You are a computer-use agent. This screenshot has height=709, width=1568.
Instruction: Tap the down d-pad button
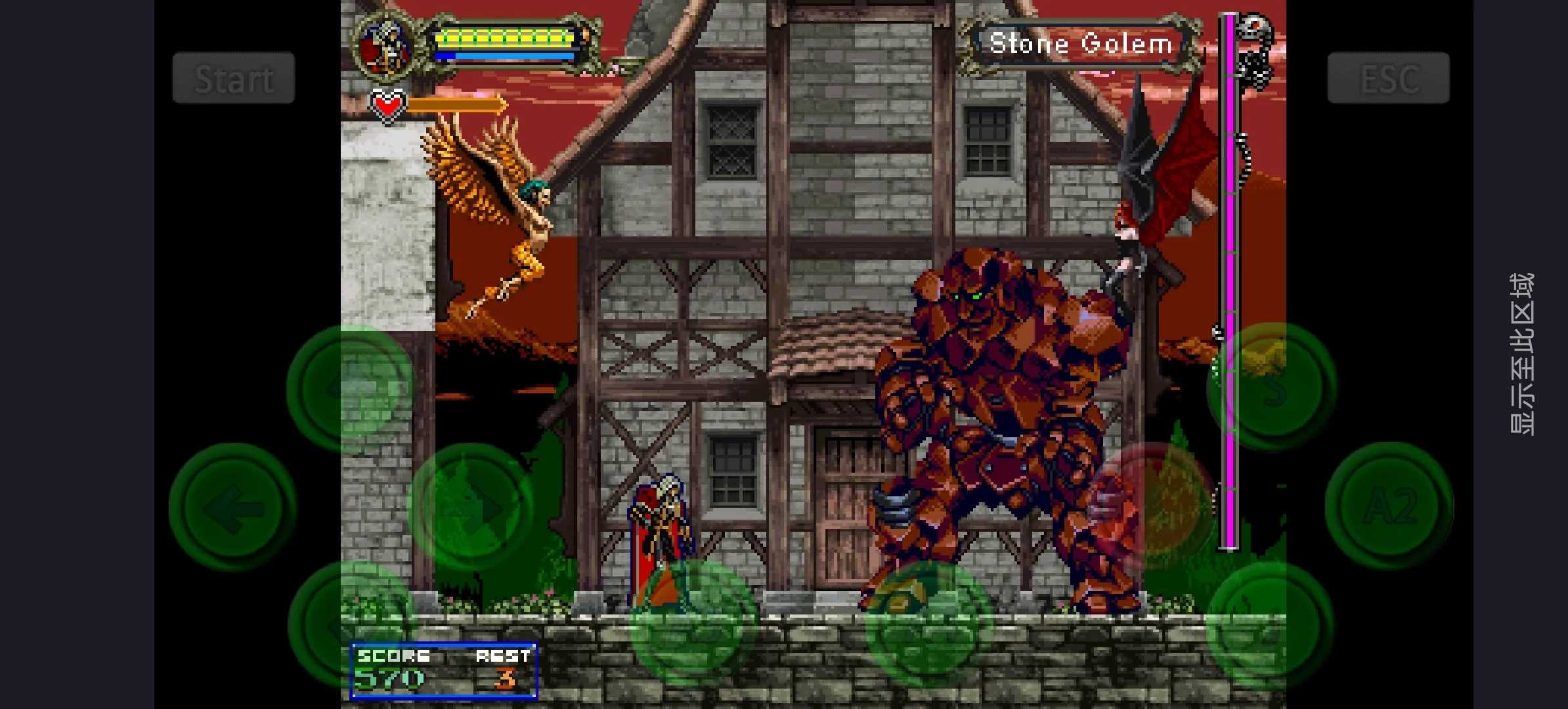click(x=351, y=624)
